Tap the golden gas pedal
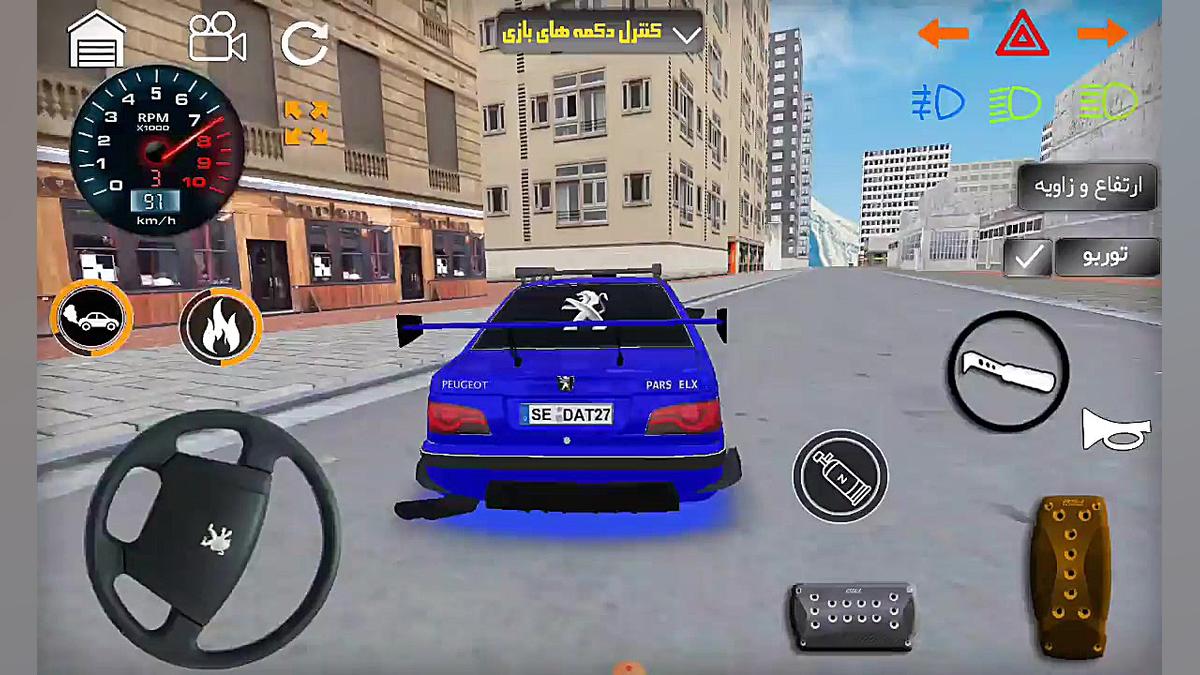 pyautogui.click(x=1069, y=576)
